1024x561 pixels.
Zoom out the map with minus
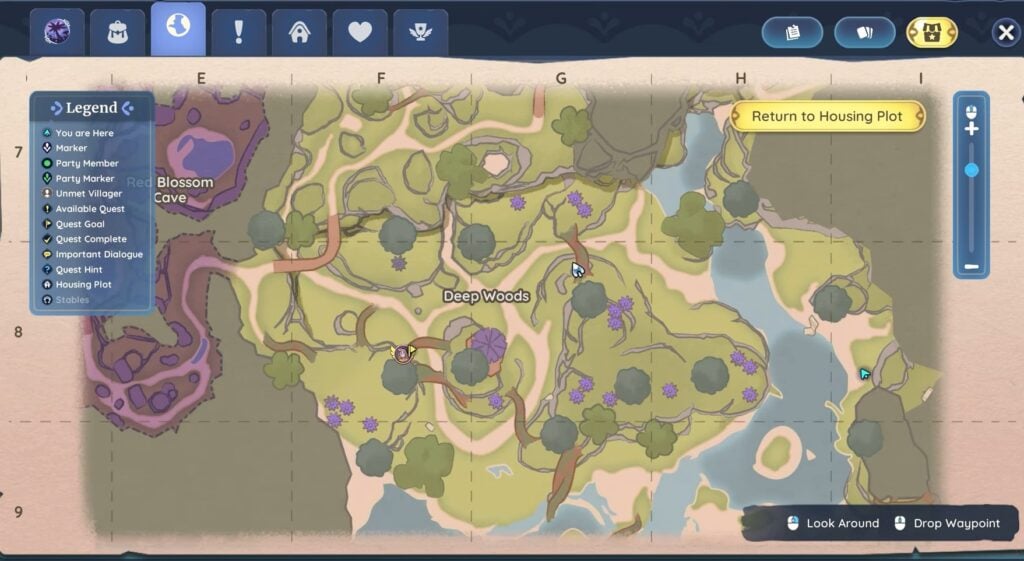[971, 267]
